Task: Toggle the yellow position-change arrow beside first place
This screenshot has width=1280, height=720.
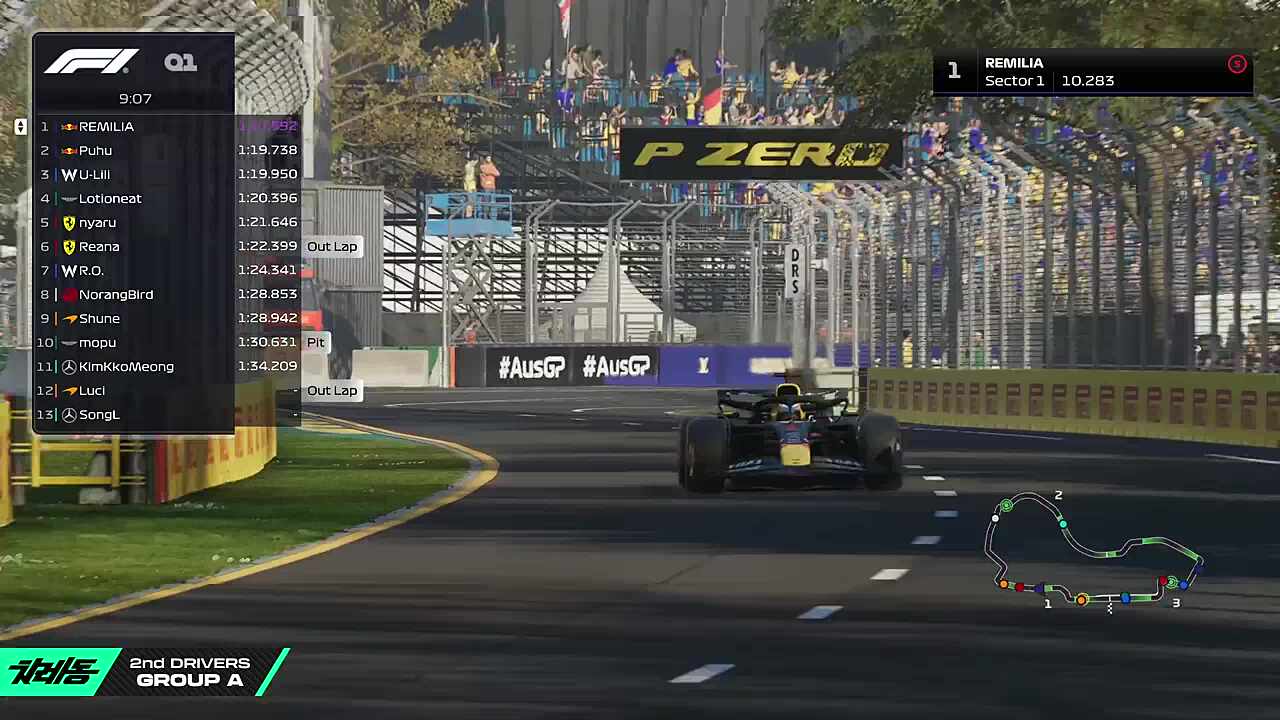Action: pyautogui.click(x=20, y=126)
